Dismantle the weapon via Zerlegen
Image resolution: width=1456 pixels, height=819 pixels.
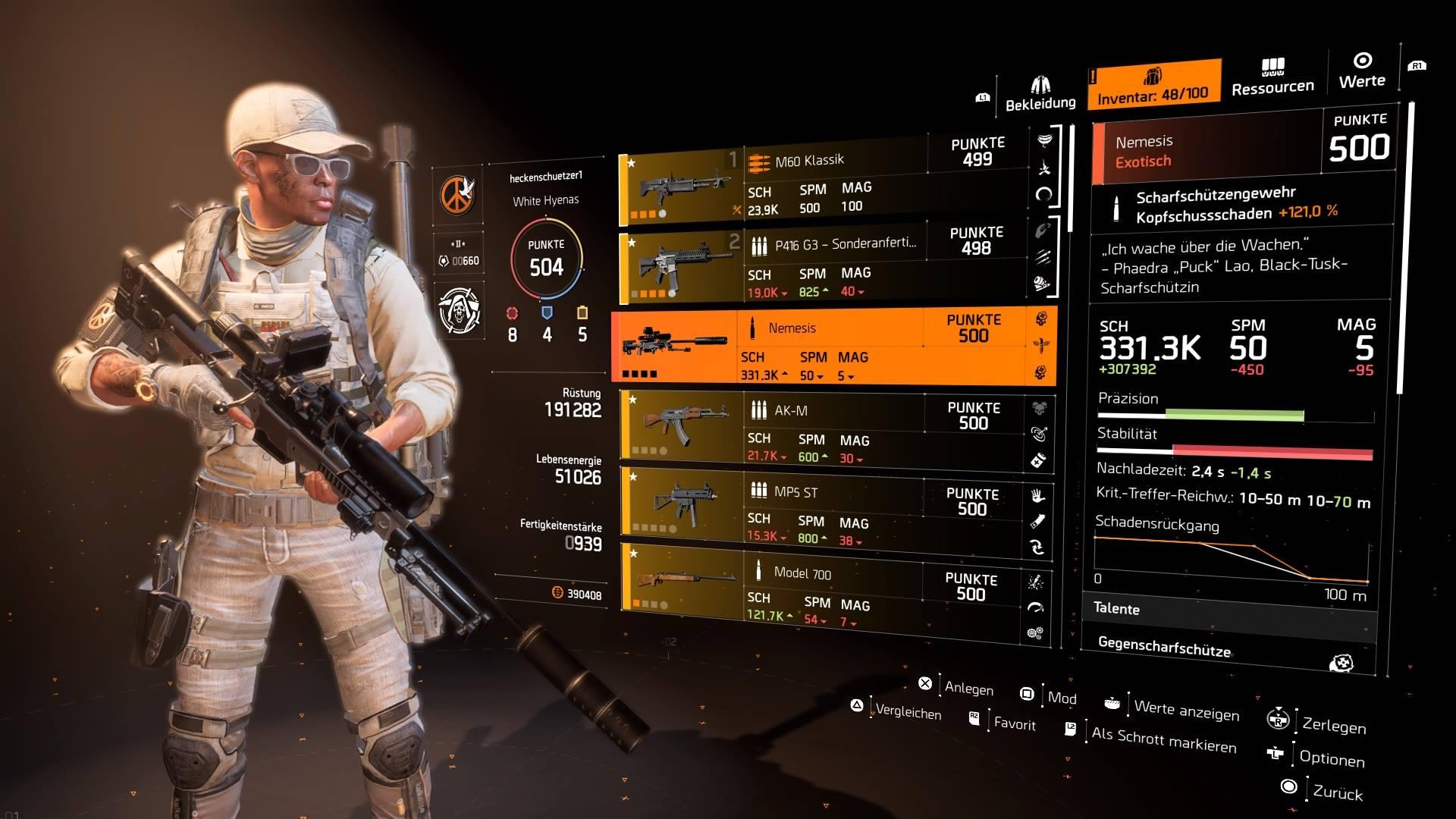click(1333, 726)
